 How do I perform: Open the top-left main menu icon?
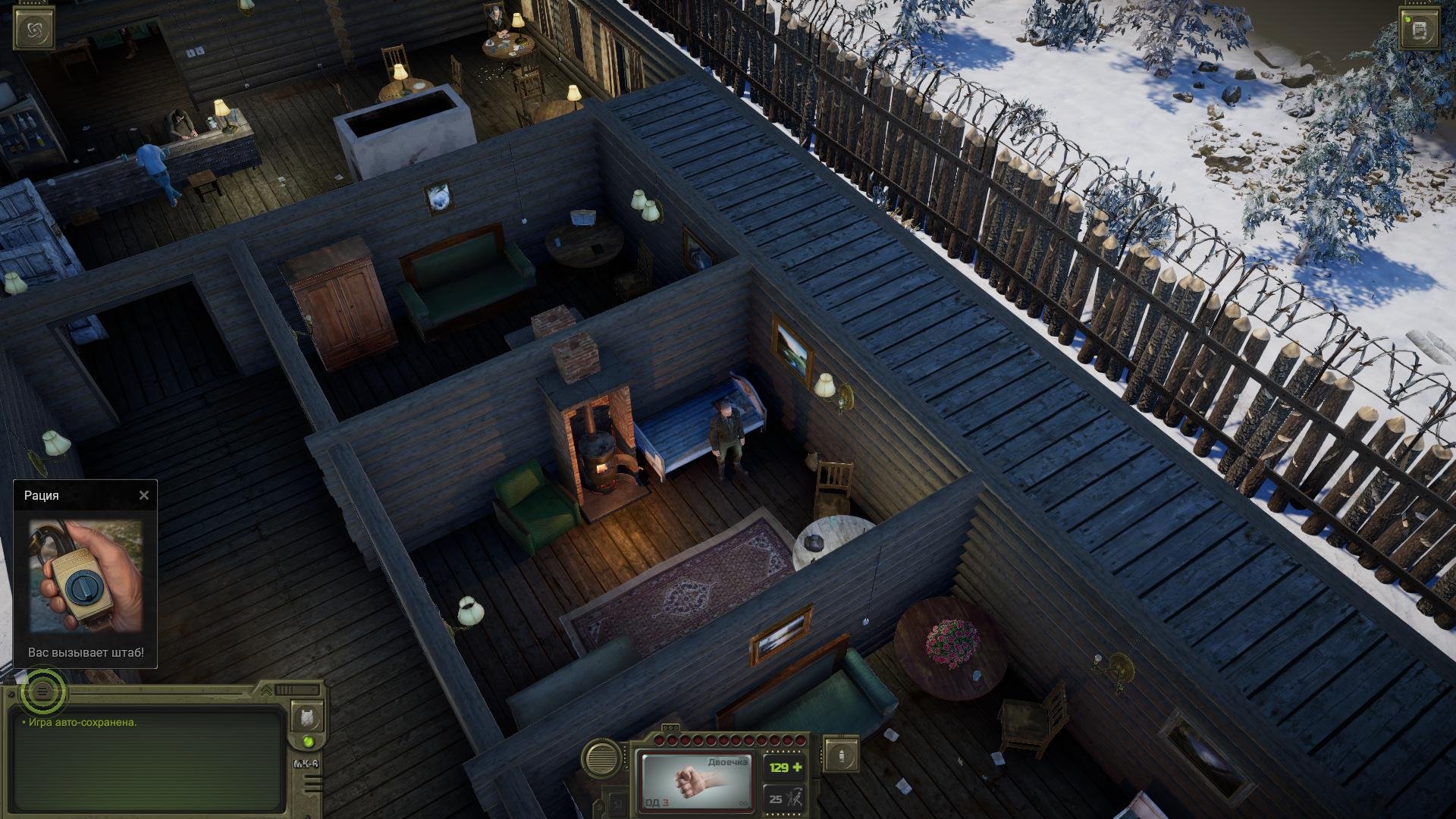pos(34,30)
